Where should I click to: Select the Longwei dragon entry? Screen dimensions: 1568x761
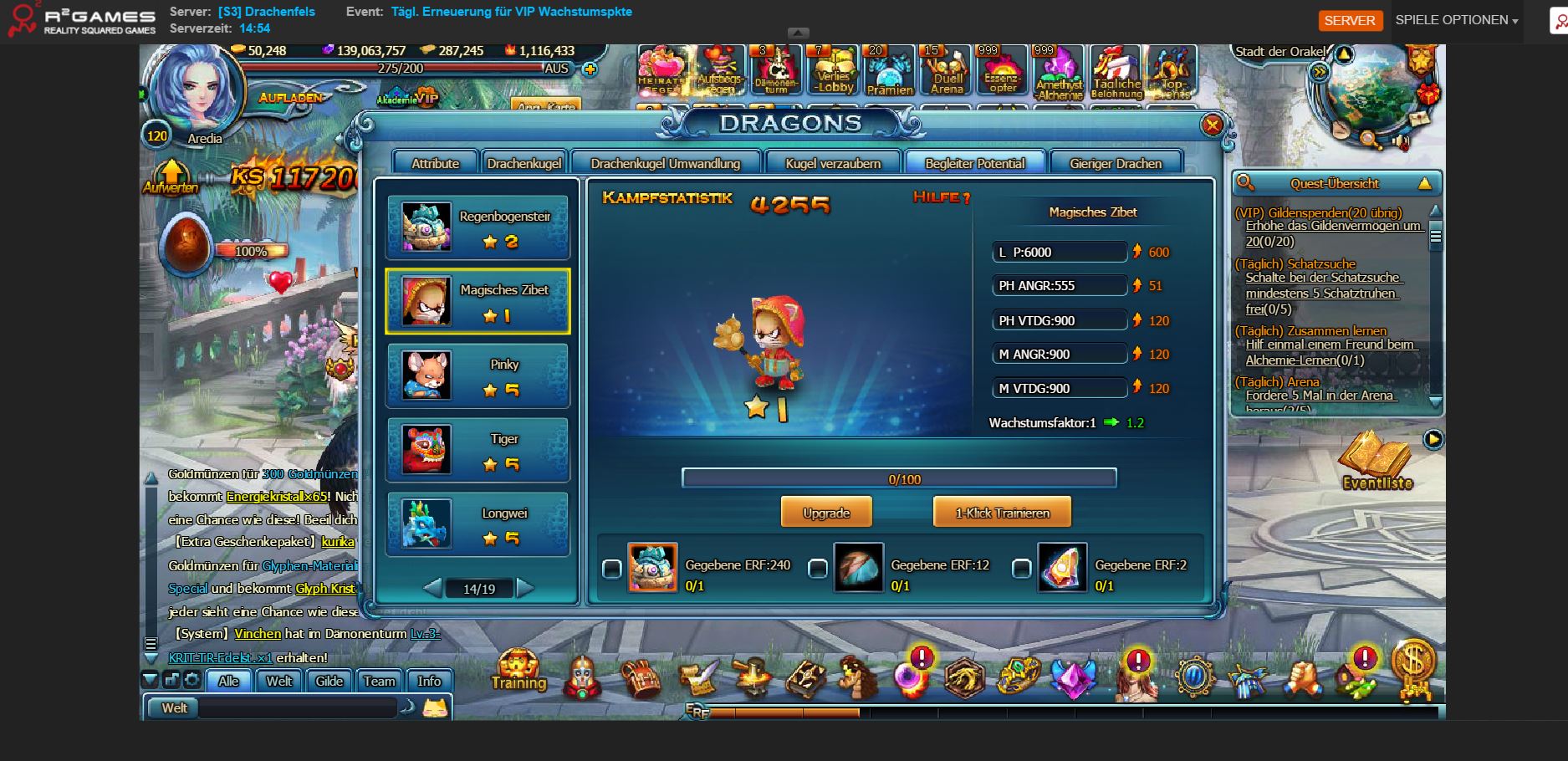478,524
